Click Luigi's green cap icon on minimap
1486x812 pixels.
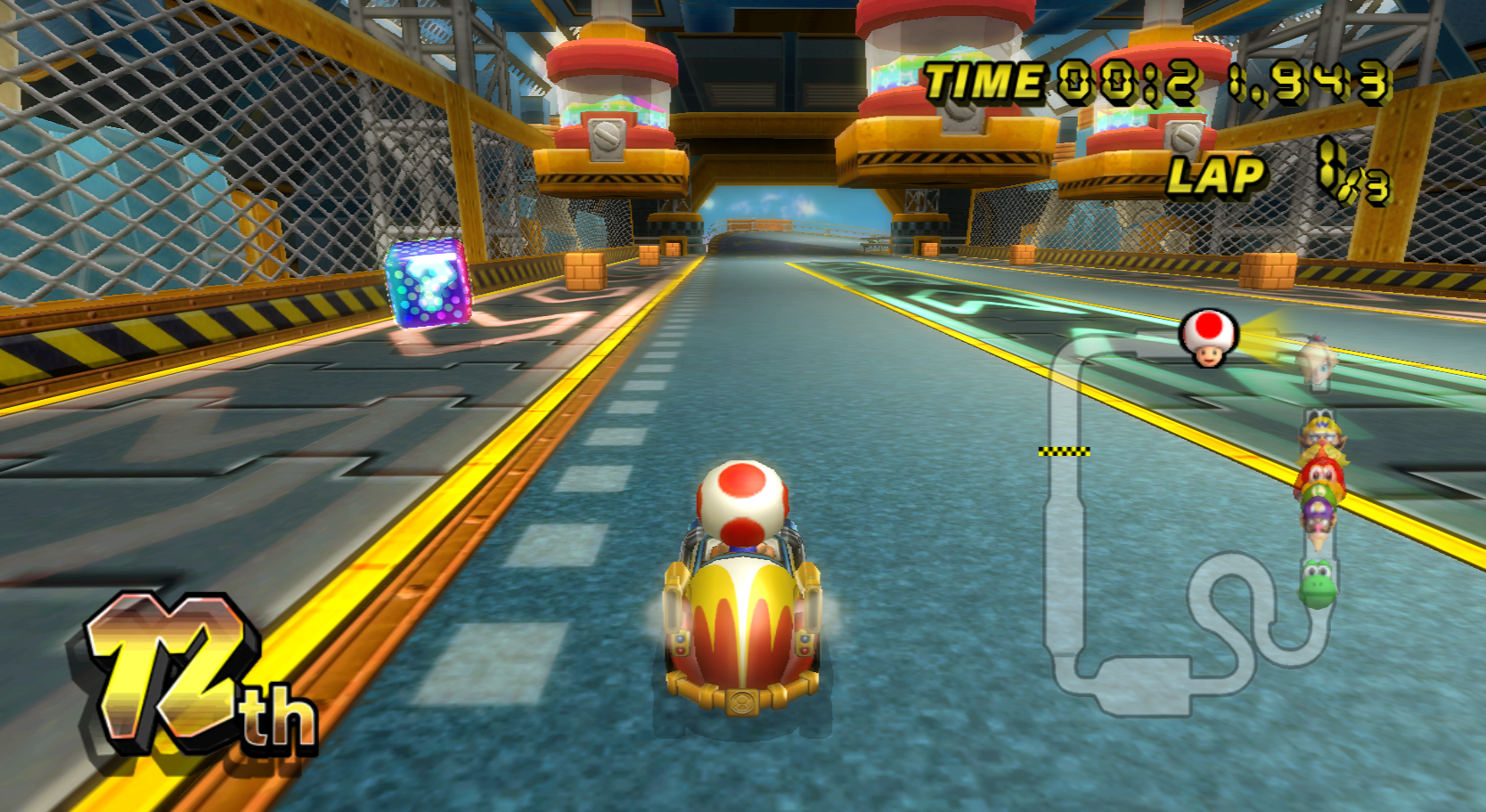pyautogui.click(x=1320, y=492)
